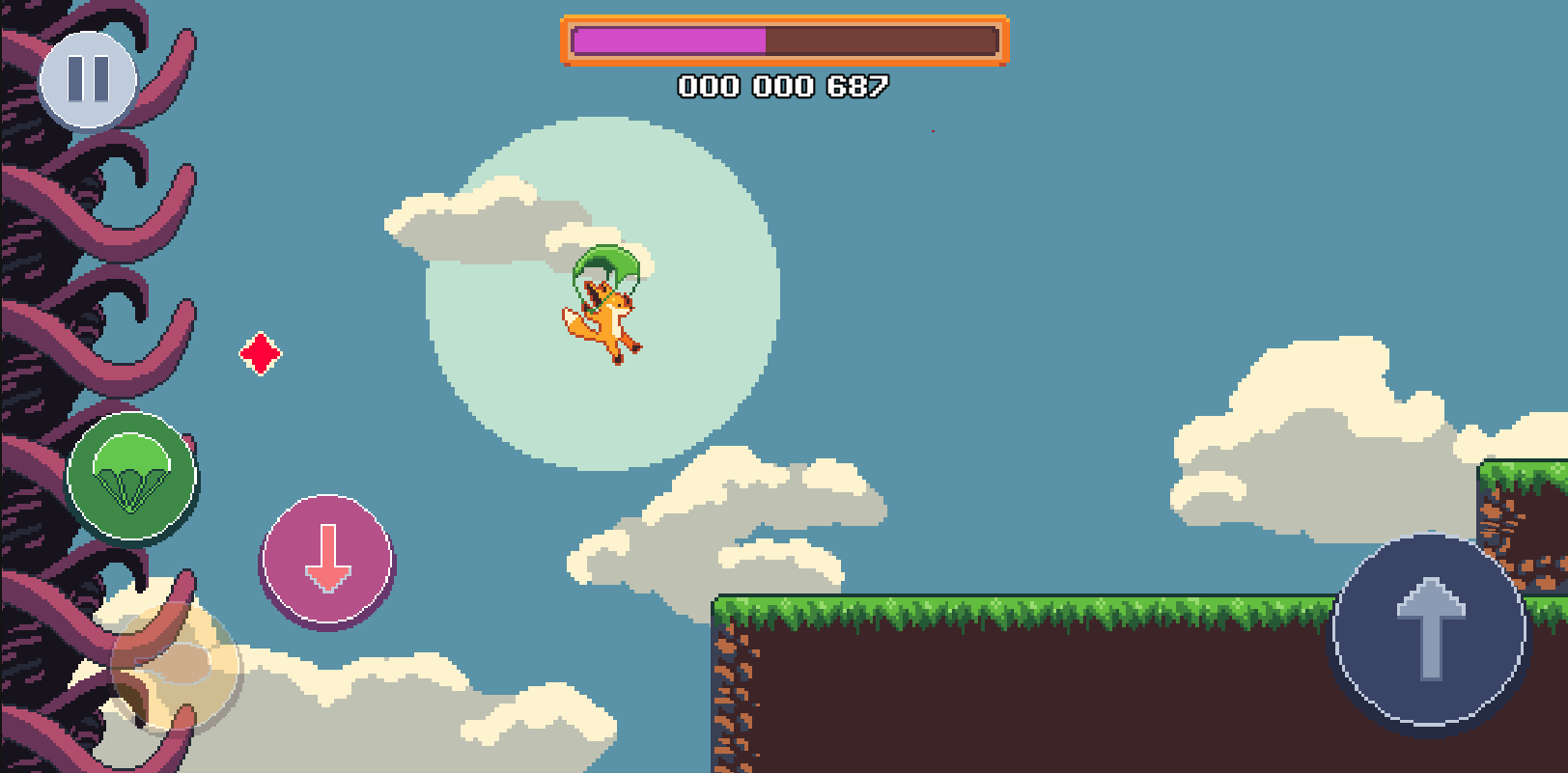Pause the game

(x=88, y=79)
